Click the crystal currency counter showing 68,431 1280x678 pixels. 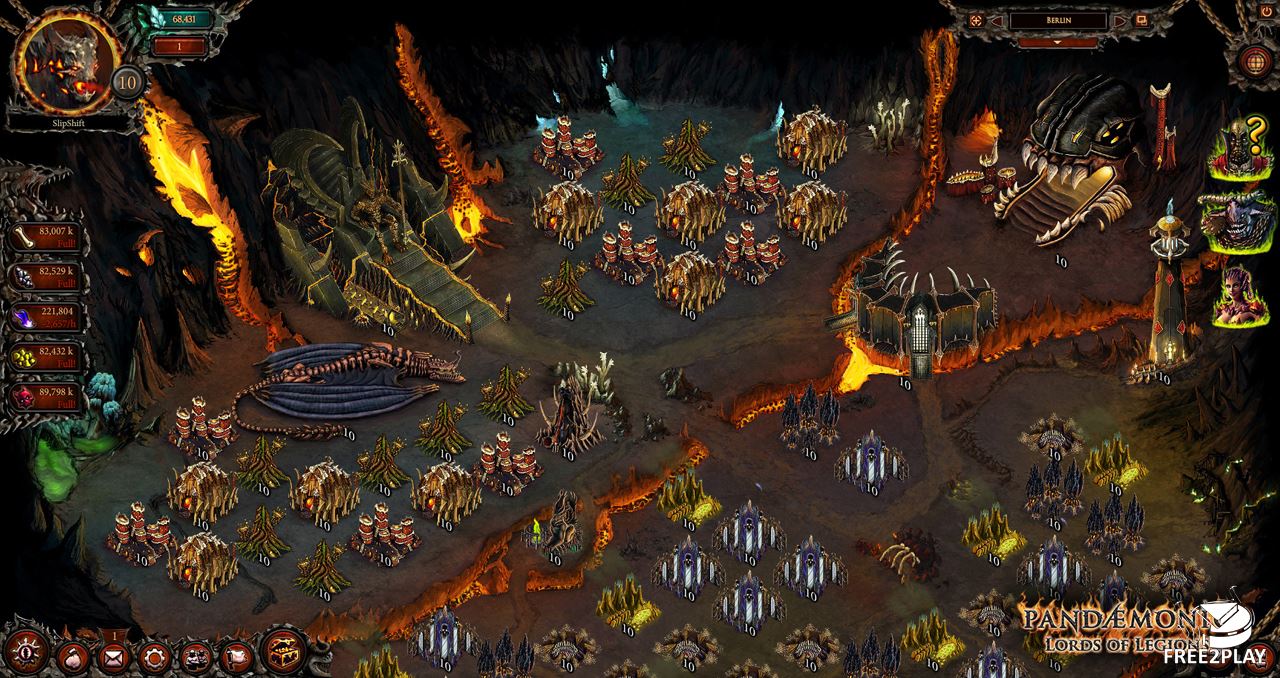pos(180,19)
